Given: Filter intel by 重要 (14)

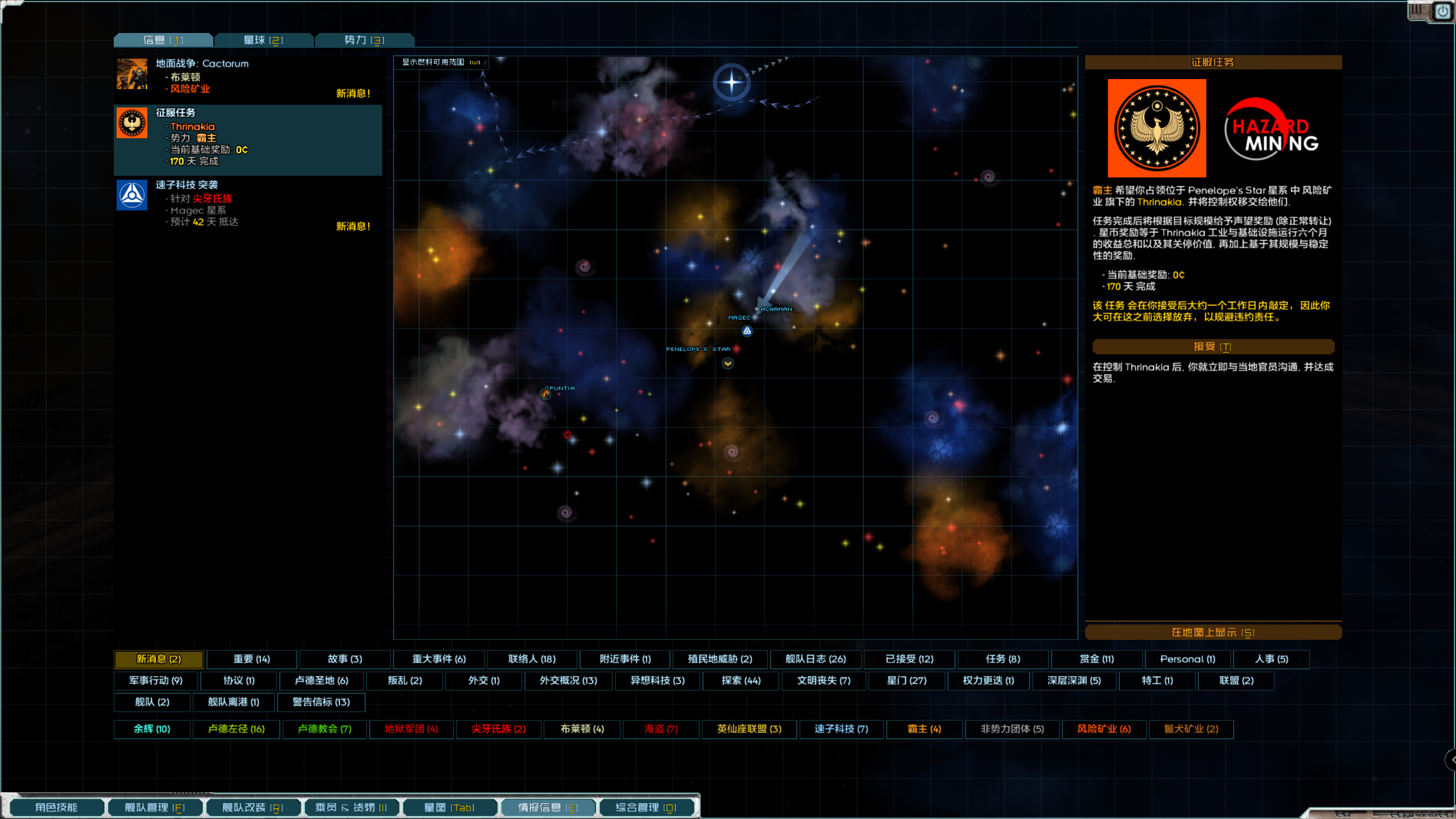Looking at the screenshot, I should point(251,659).
